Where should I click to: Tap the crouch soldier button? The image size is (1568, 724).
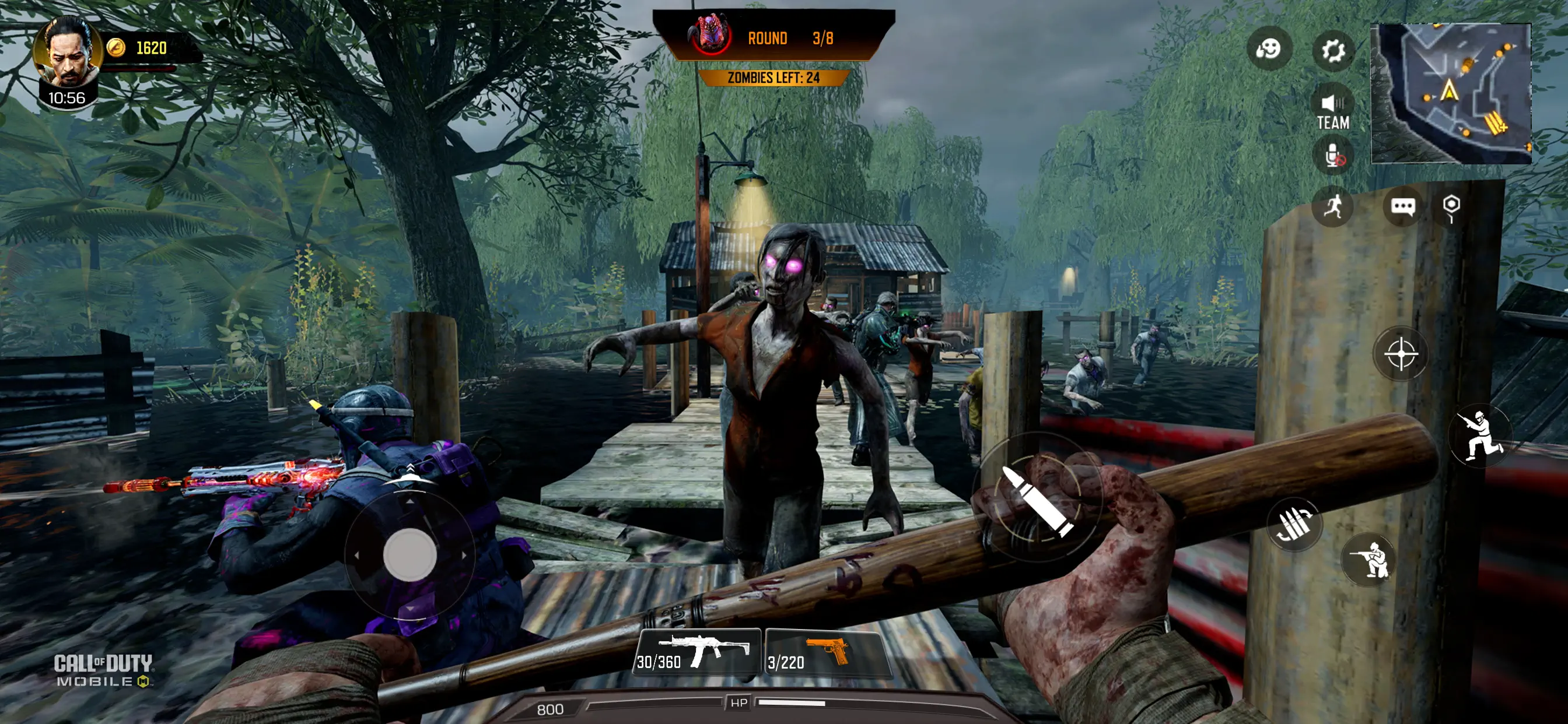point(1369,560)
